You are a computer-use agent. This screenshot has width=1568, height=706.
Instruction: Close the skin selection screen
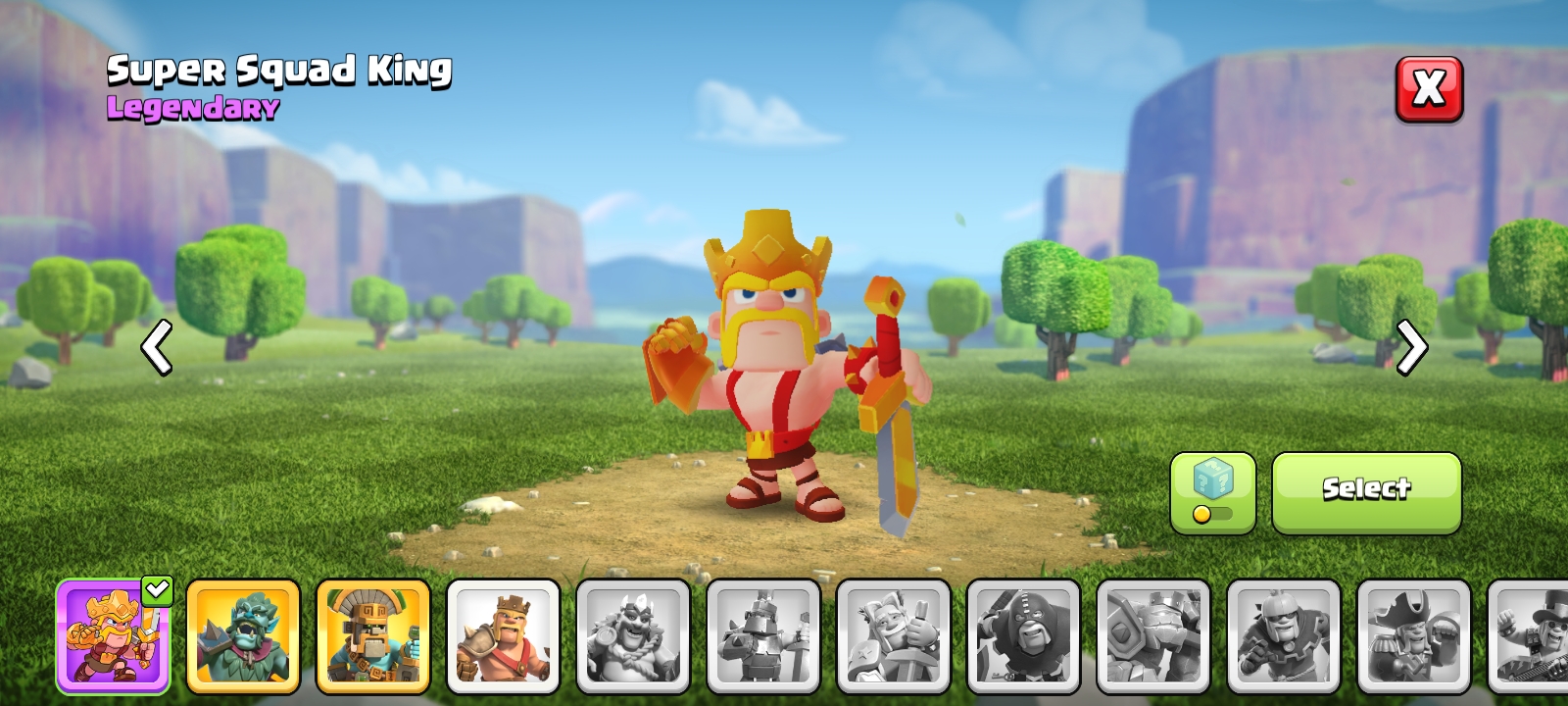tap(1429, 89)
